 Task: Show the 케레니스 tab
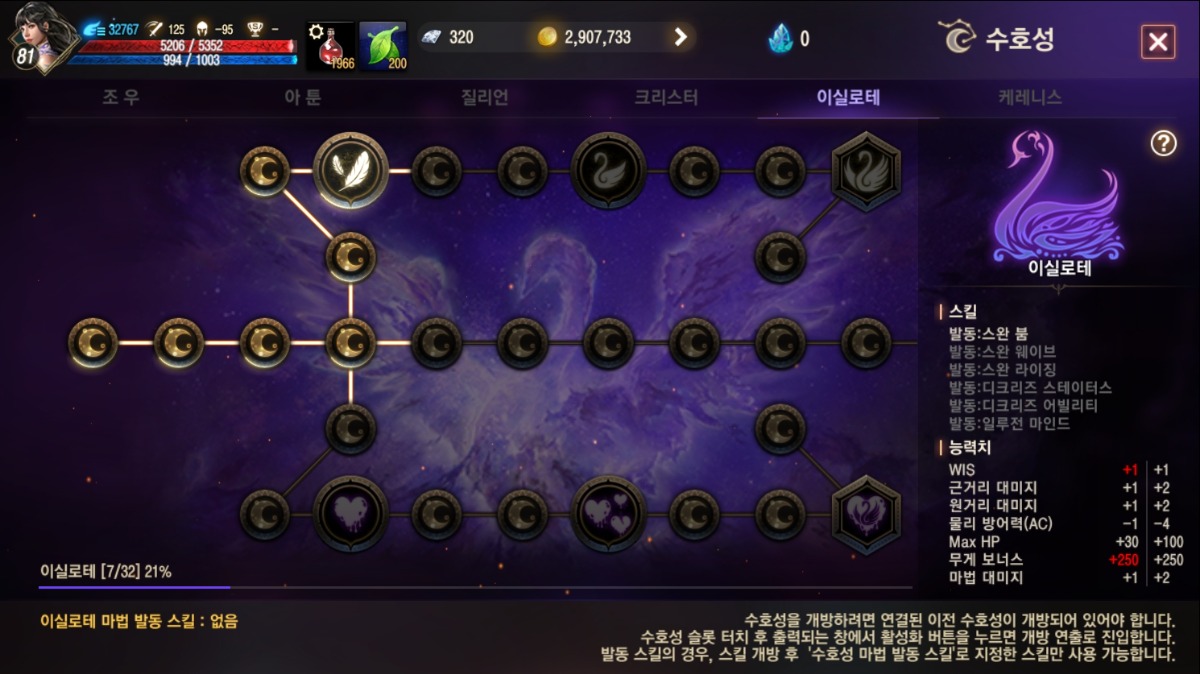[1029, 98]
